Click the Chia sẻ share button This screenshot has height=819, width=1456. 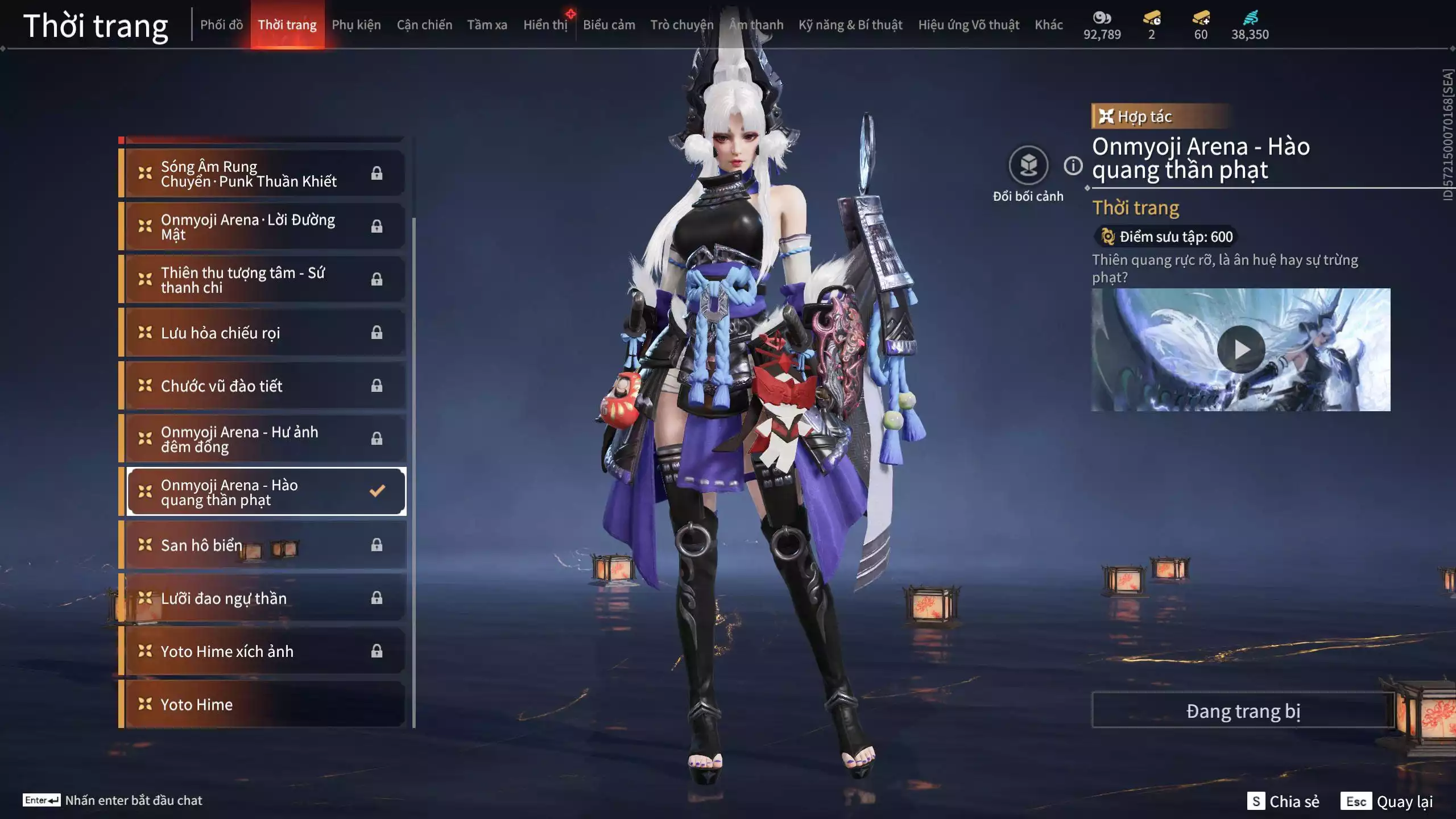[x=1283, y=801]
